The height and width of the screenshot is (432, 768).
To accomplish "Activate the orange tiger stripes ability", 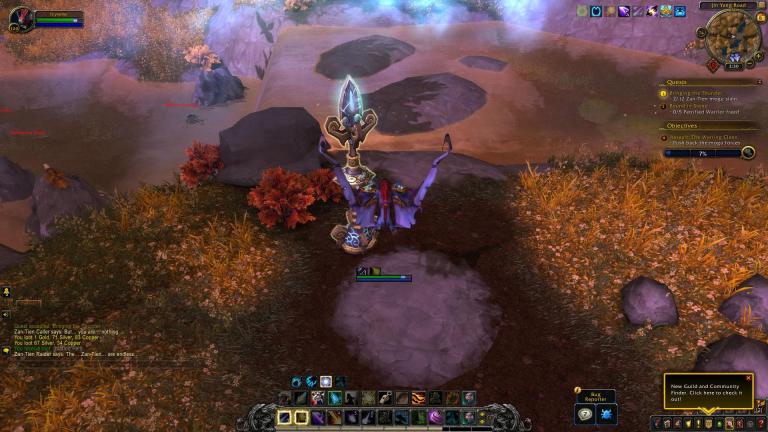I will coord(419,398).
